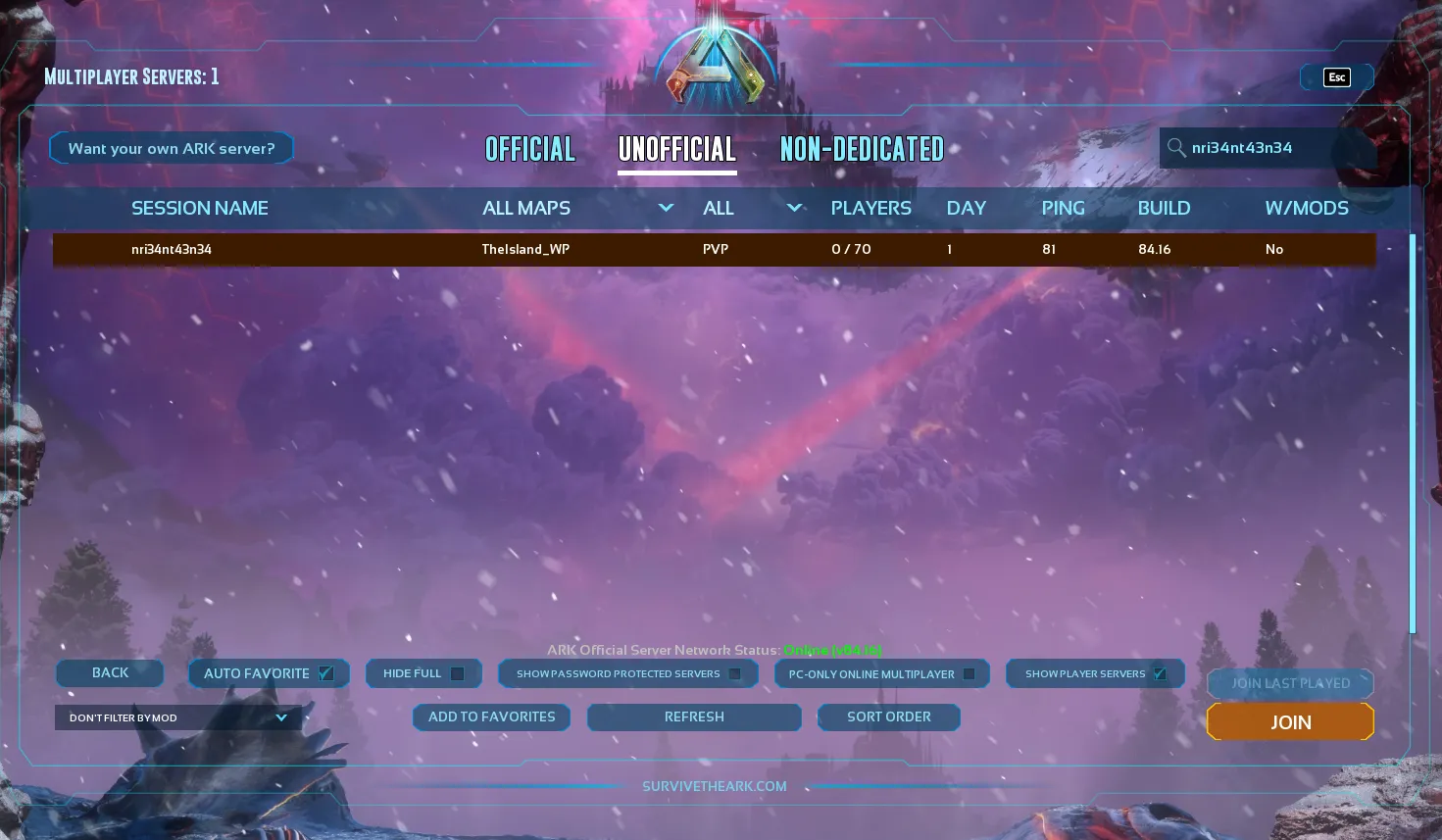The image size is (1442, 840).
Task: Switch to the OFFICIAL servers tab
Action: [x=529, y=149]
